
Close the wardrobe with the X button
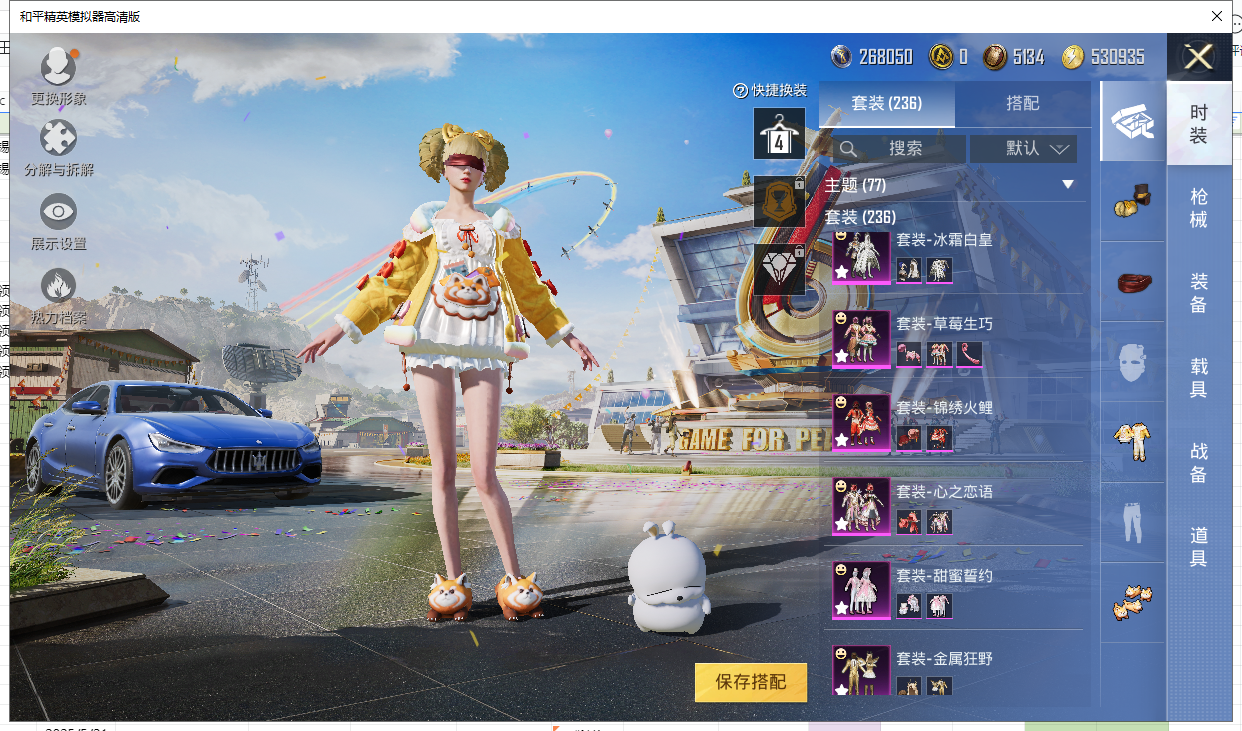1198,57
